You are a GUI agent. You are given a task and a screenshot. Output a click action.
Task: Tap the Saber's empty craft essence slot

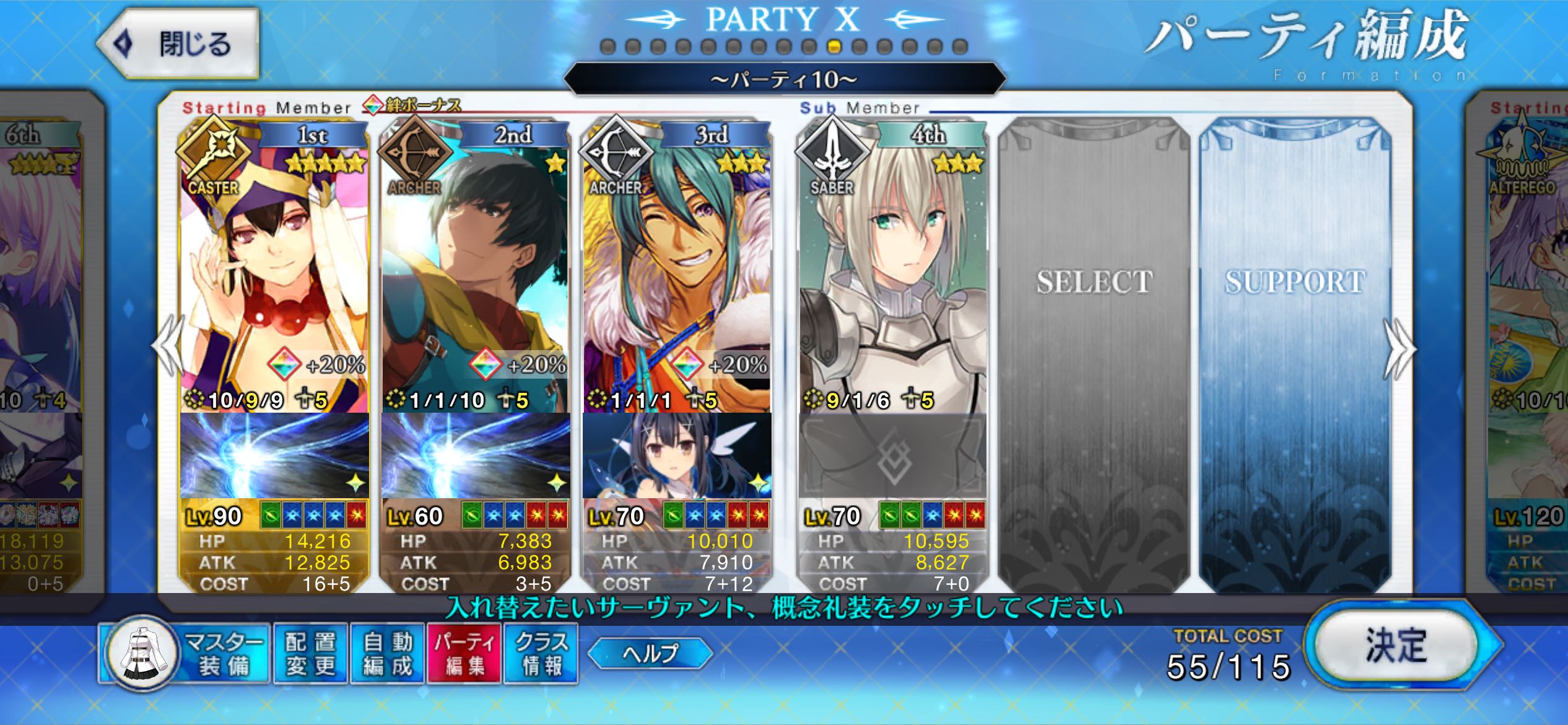pos(892,455)
